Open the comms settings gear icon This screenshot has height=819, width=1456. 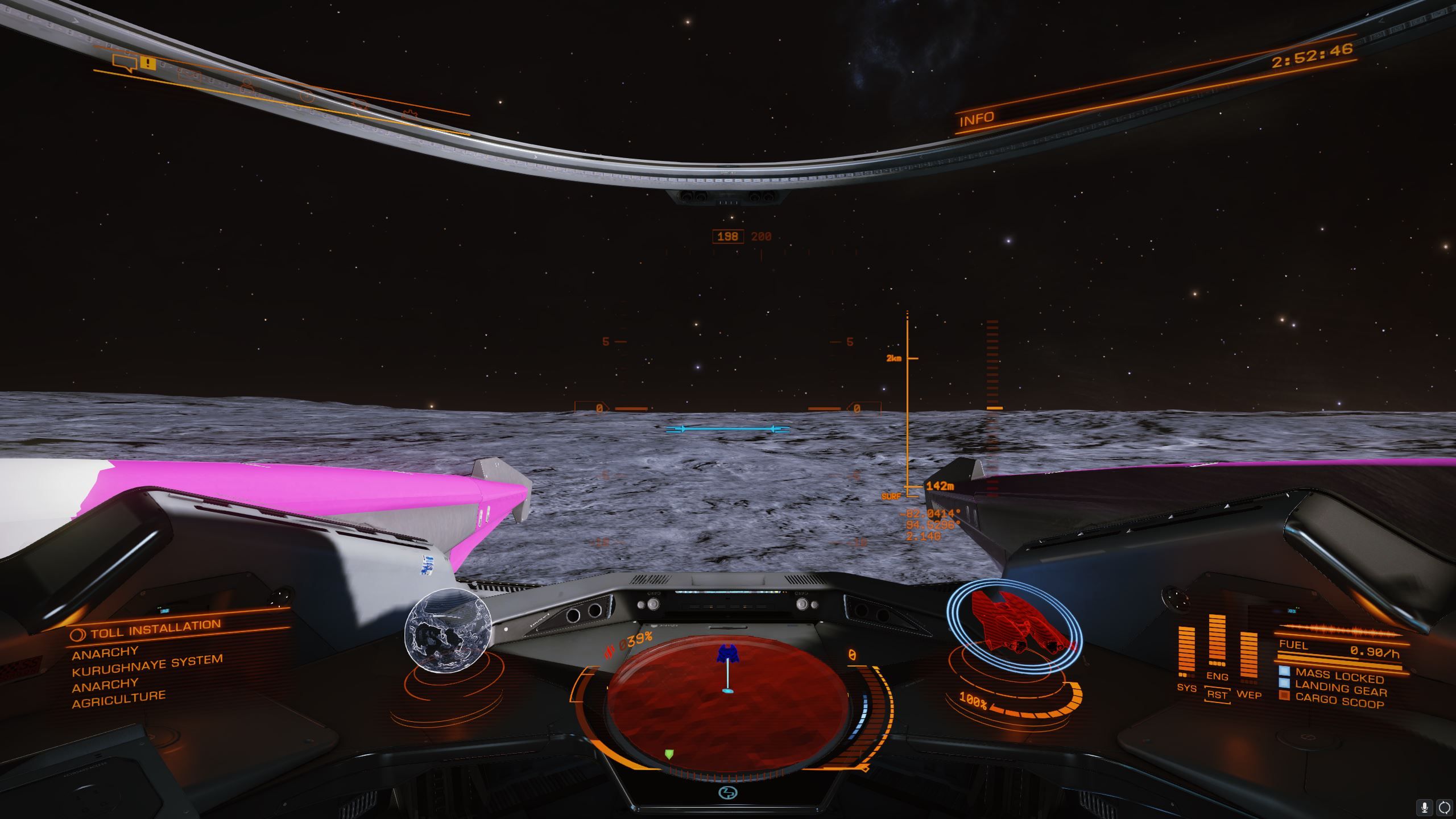409,115
